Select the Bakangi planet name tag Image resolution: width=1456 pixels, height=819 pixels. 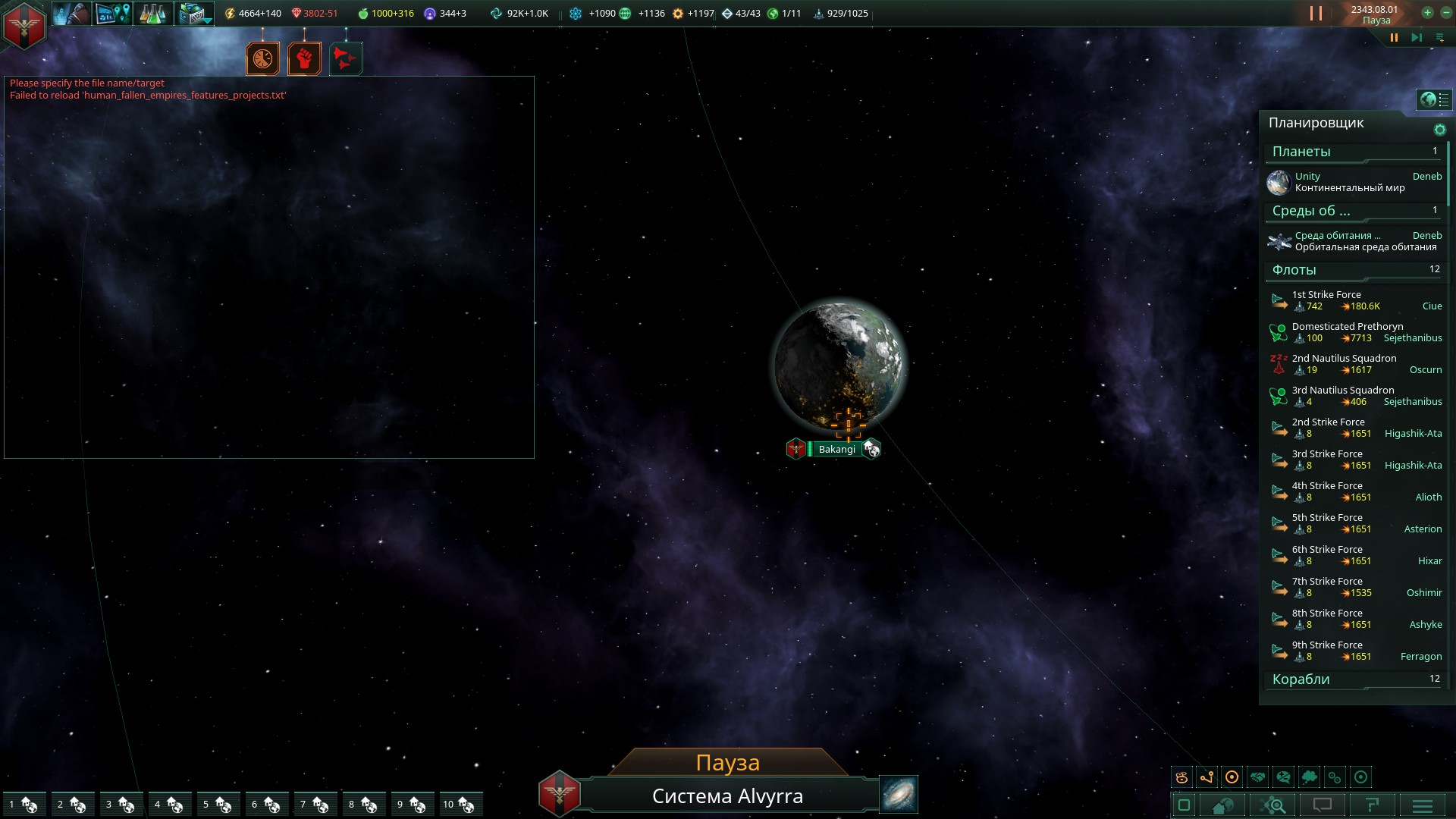click(x=836, y=449)
